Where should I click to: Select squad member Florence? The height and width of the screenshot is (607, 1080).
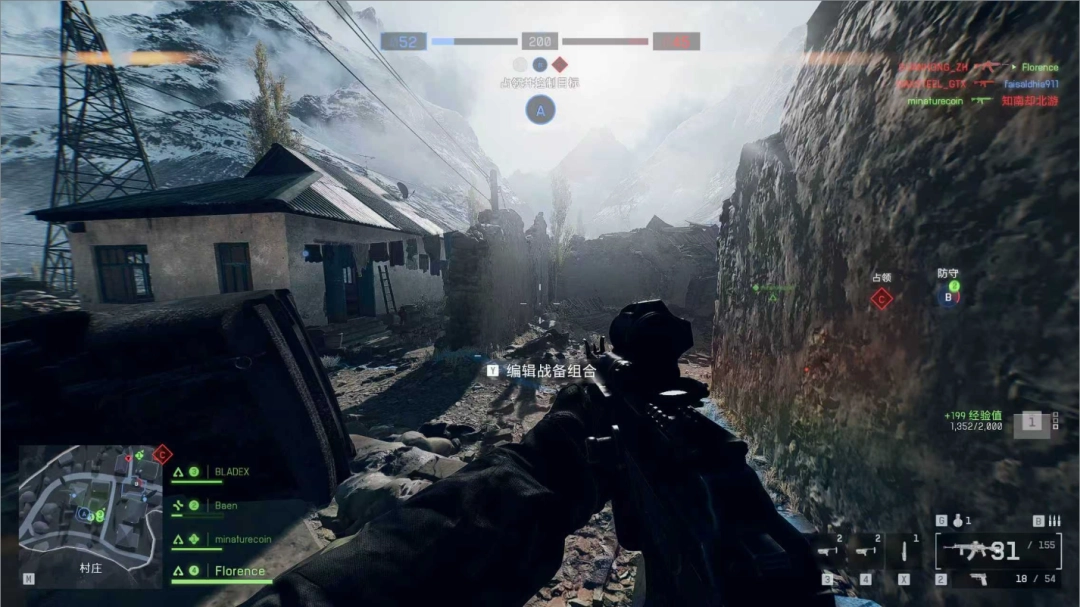pos(240,571)
